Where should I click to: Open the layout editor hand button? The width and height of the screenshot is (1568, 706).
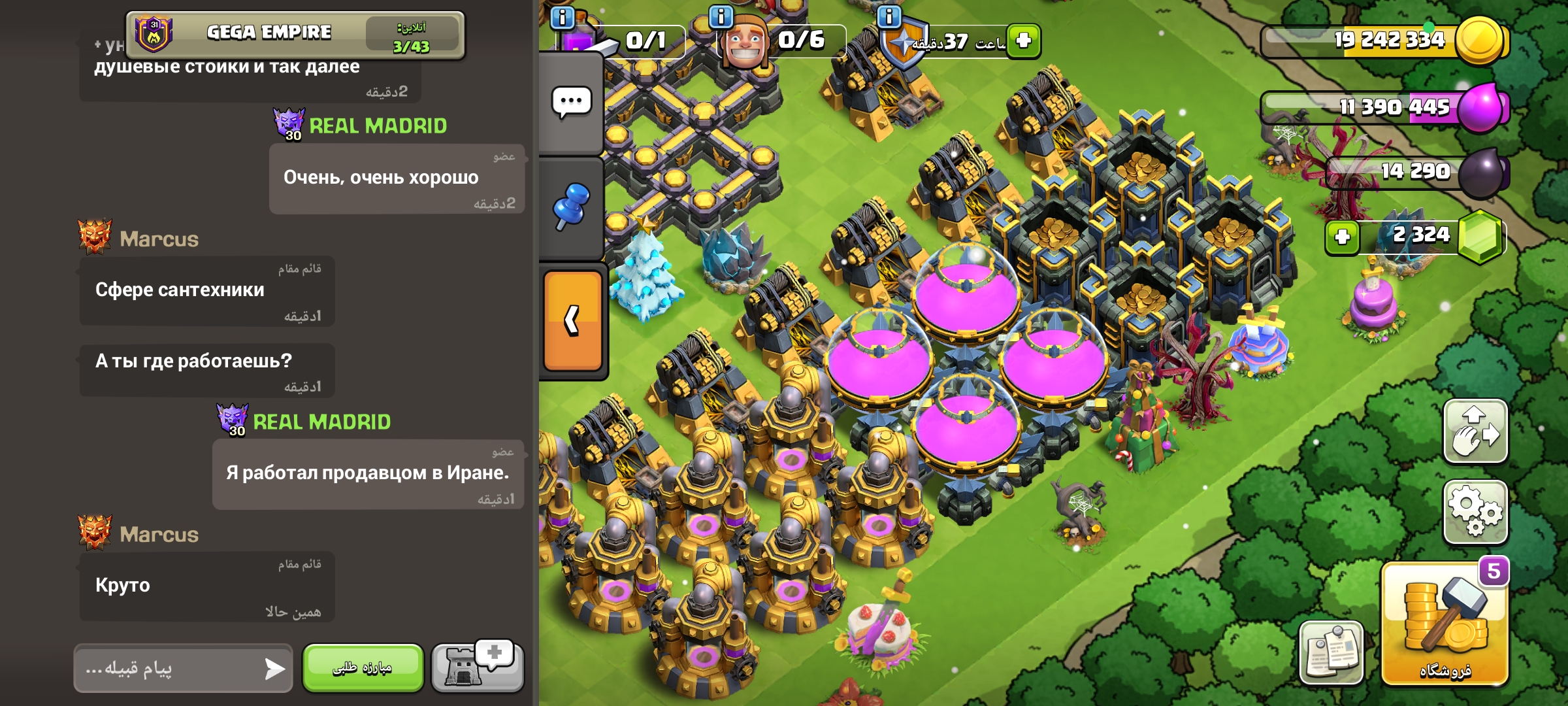pyautogui.click(x=1475, y=432)
